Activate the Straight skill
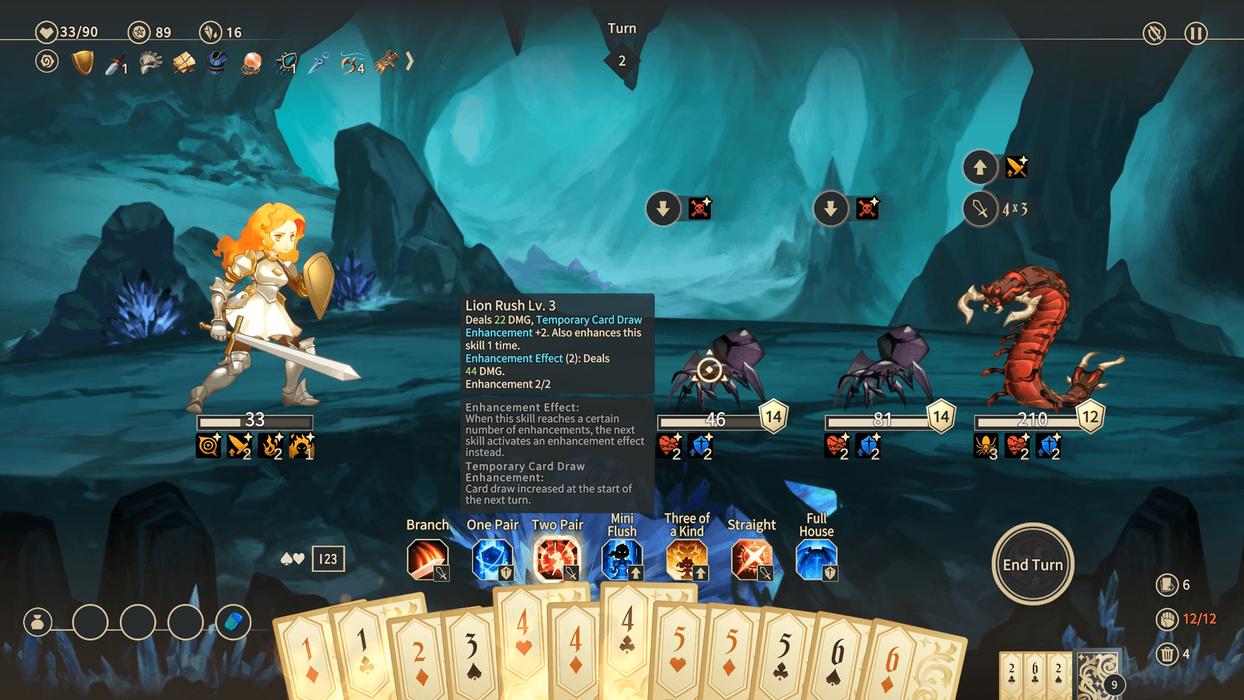This screenshot has width=1244, height=700. (x=752, y=559)
